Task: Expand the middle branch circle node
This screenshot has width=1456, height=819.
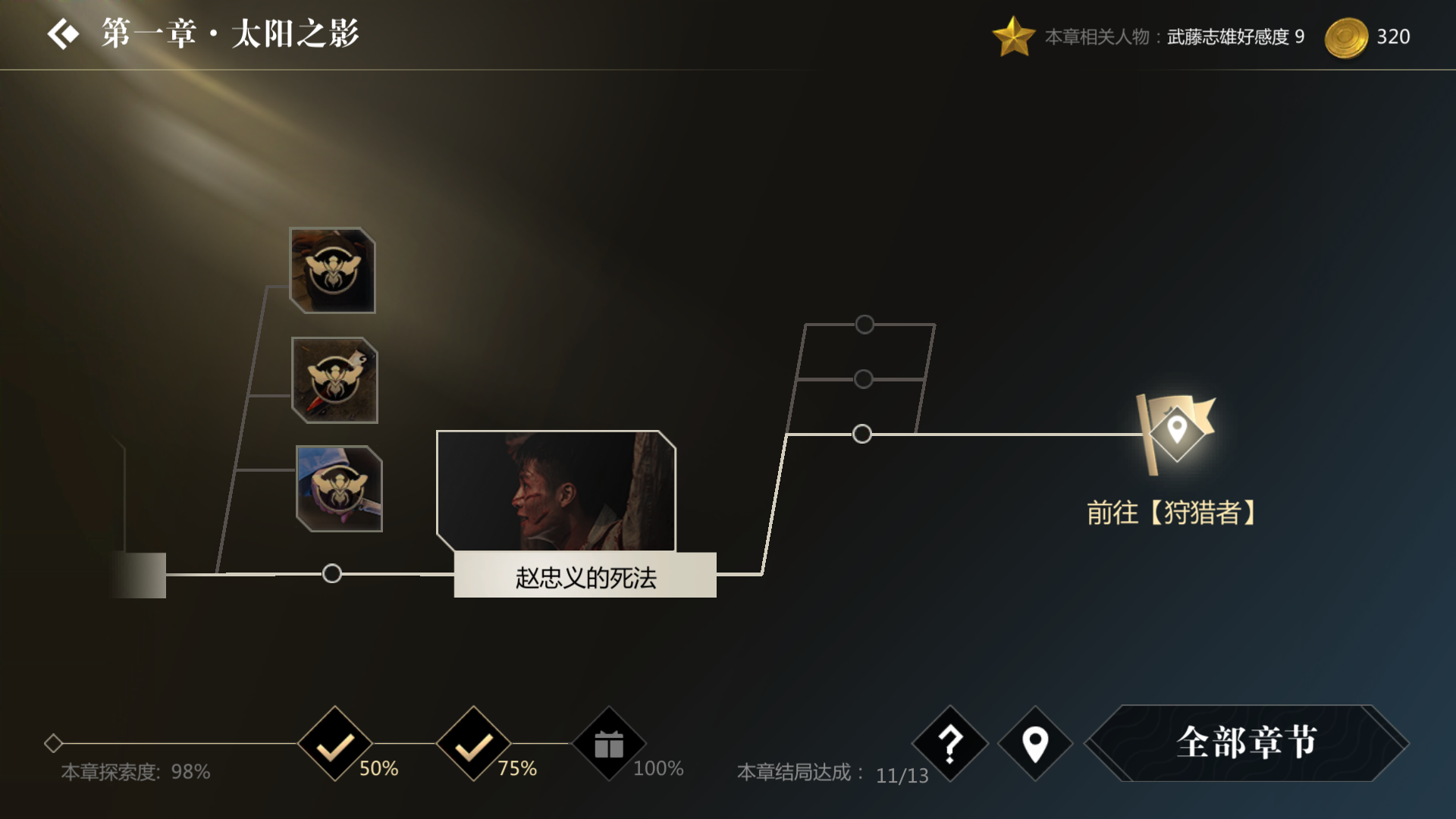Action: pos(863,378)
